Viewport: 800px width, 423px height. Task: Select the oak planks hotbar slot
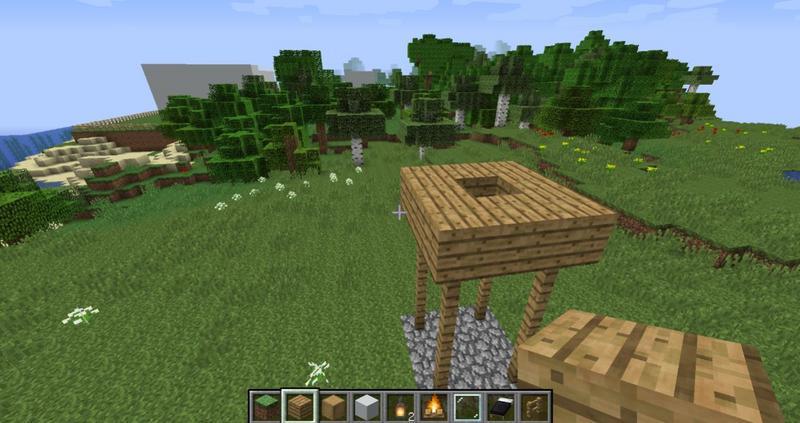[298, 407]
